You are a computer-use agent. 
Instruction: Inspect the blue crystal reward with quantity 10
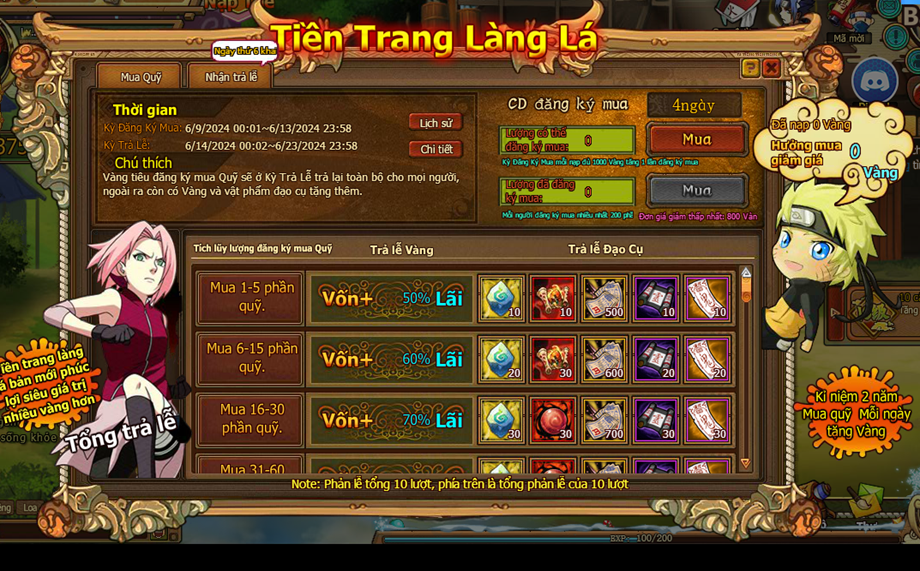(501, 298)
